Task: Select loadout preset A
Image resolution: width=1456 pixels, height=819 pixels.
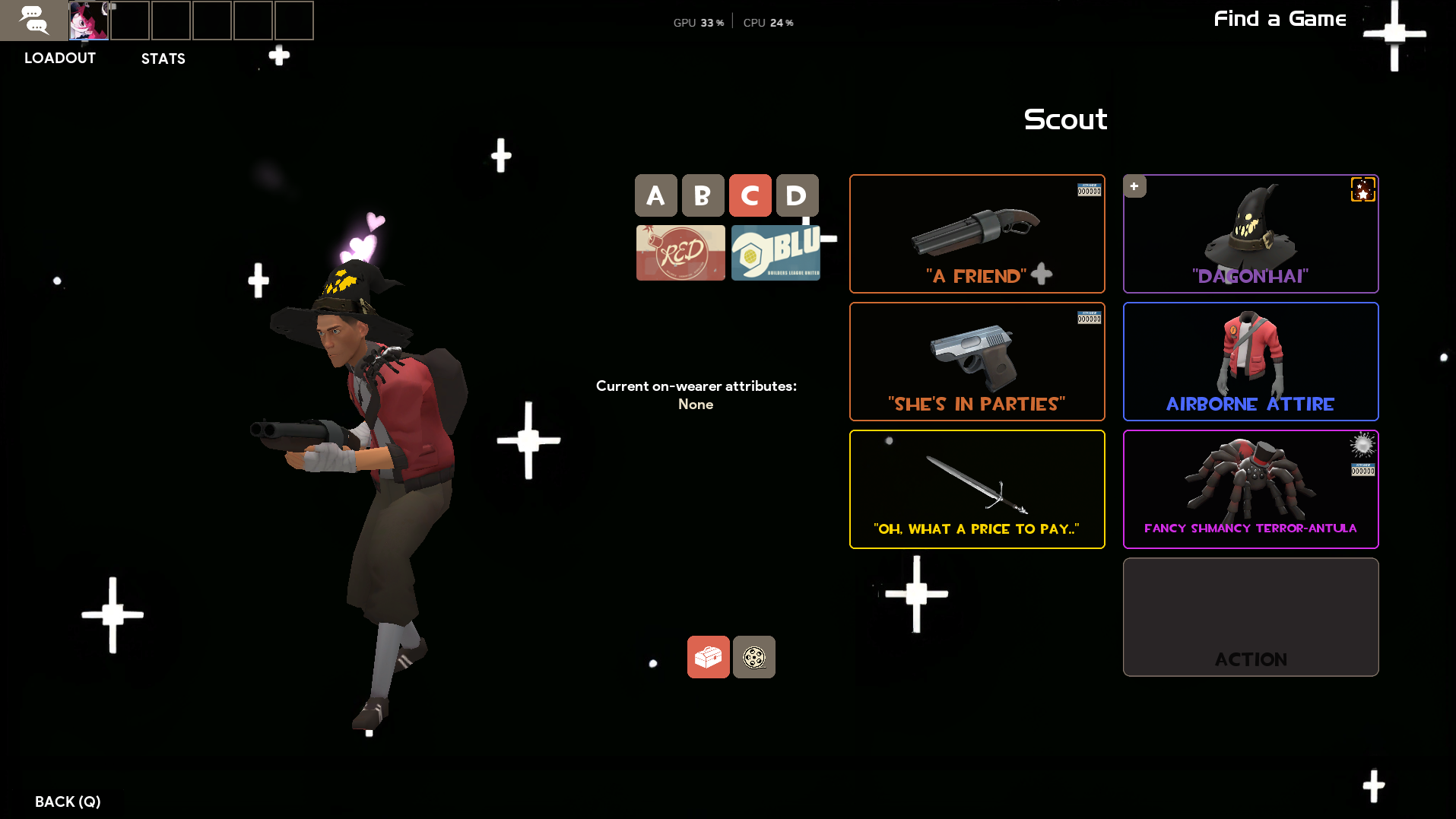Action: (x=655, y=195)
